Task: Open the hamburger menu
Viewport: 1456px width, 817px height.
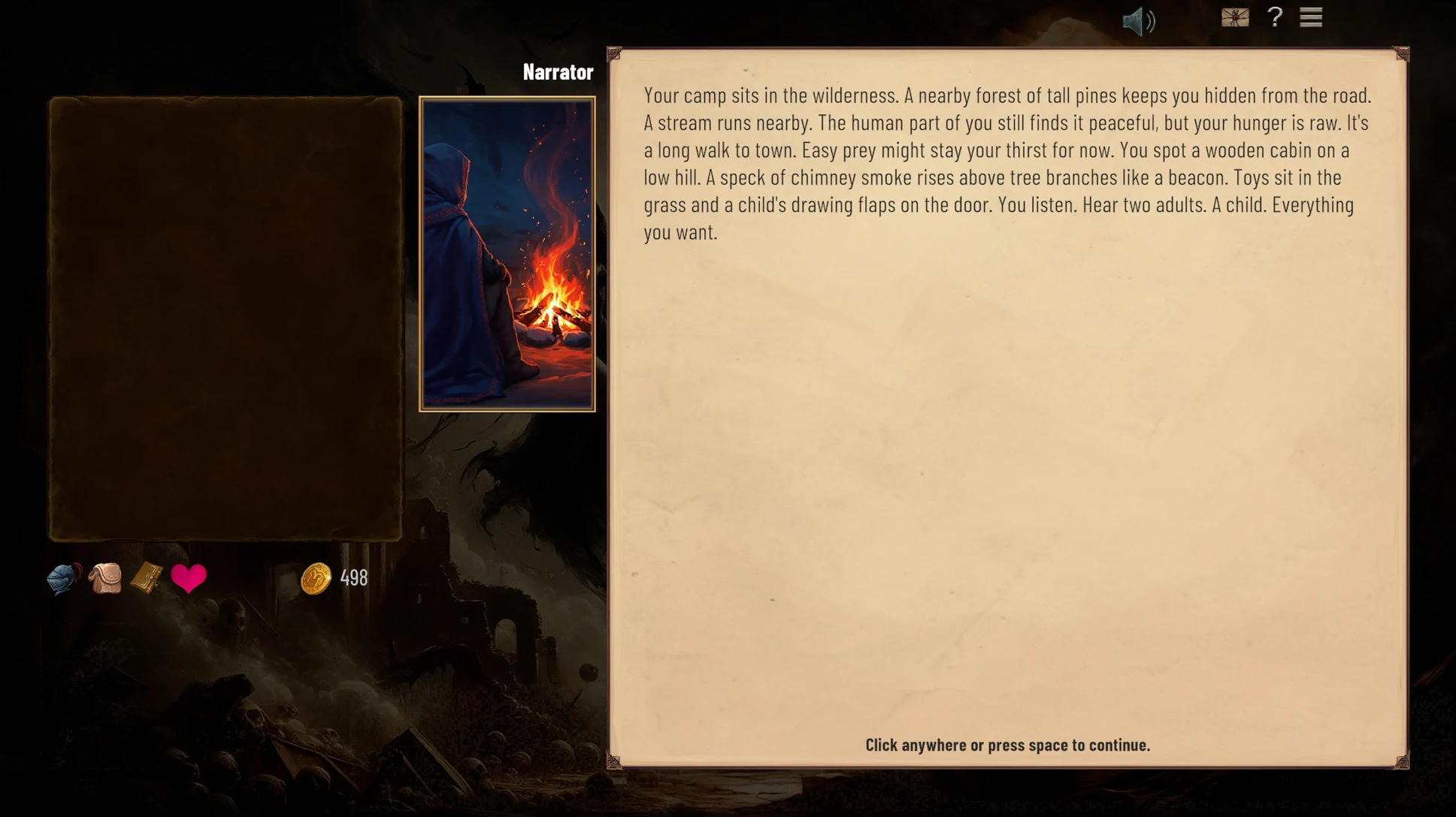Action: click(1311, 17)
